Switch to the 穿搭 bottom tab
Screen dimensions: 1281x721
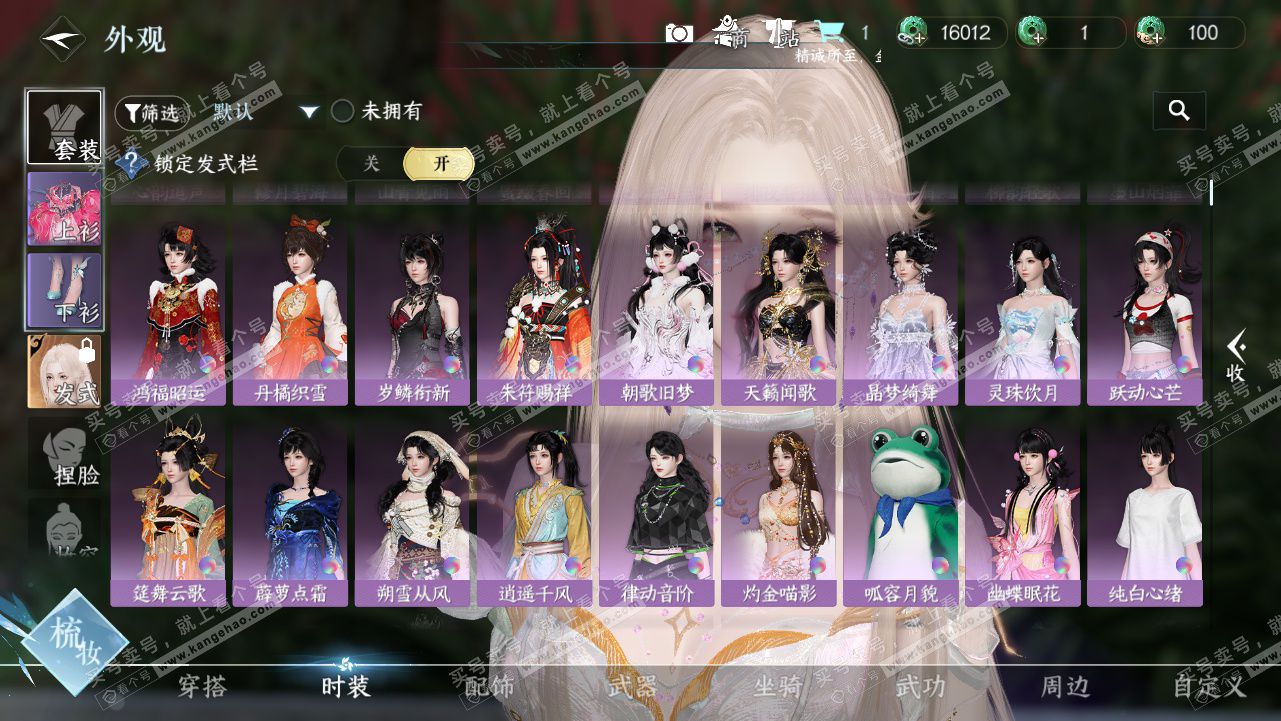pyautogui.click(x=202, y=687)
